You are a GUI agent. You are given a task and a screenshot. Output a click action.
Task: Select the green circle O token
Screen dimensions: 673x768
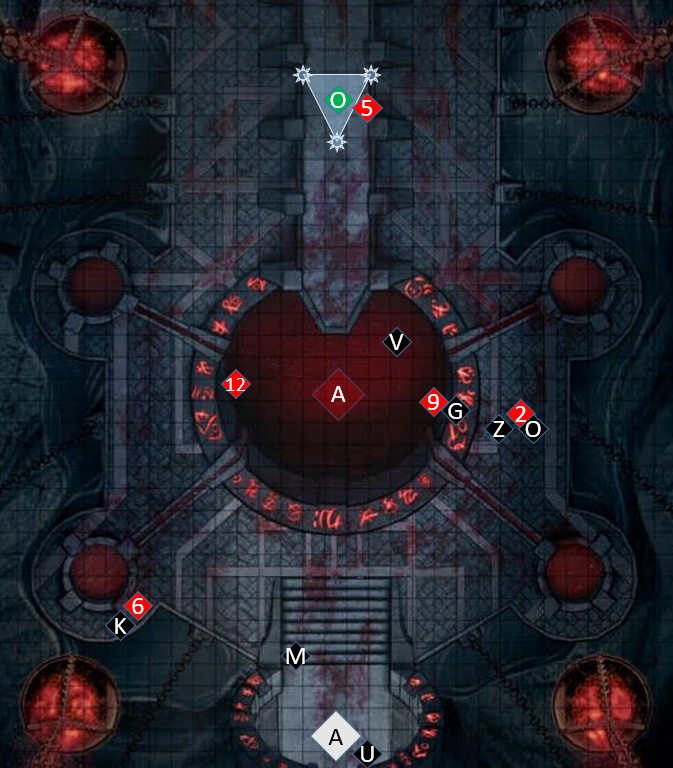point(338,100)
